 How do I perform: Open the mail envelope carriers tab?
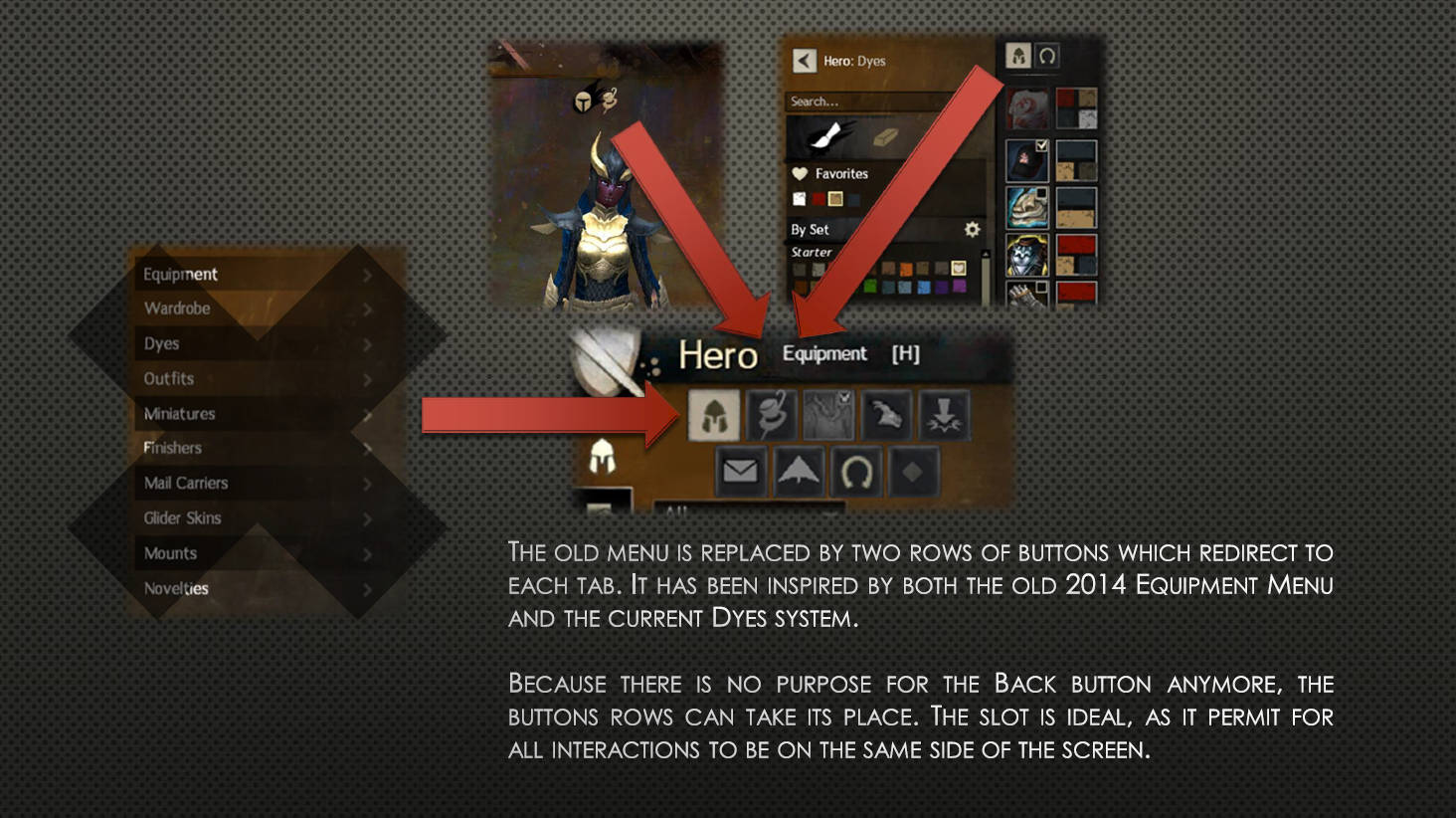tap(740, 471)
